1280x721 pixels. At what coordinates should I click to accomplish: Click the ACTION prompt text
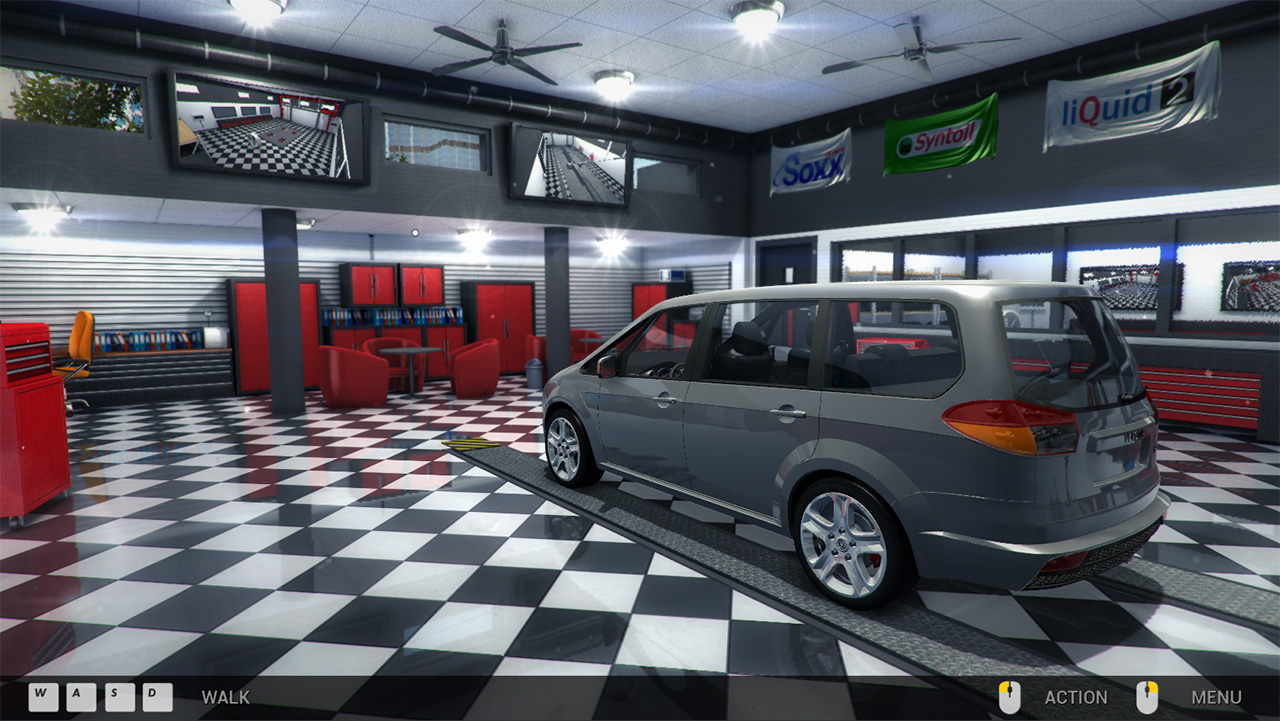click(x=1076, y=697)
